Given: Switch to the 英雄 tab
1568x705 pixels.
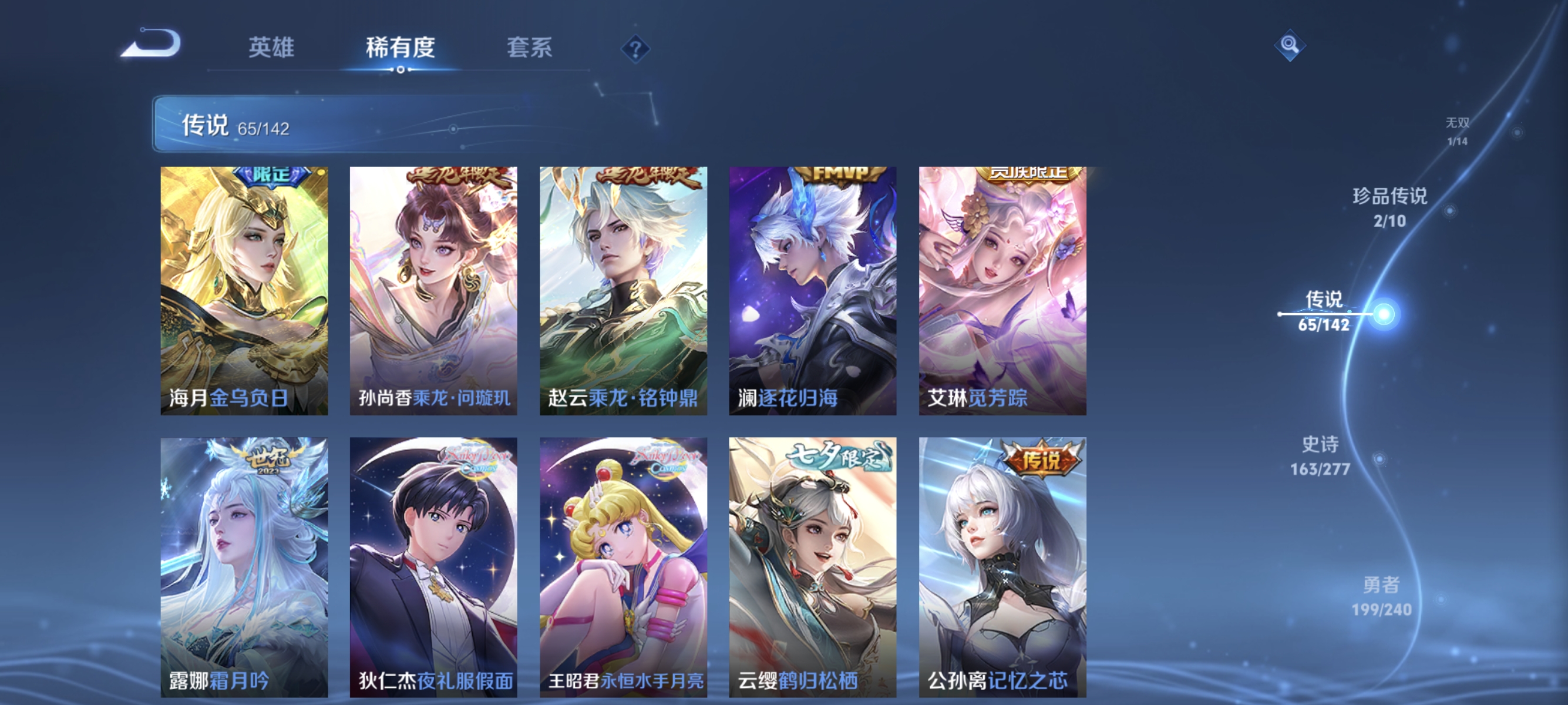Looking at the screenshot, I should click(x=271, y=48).
